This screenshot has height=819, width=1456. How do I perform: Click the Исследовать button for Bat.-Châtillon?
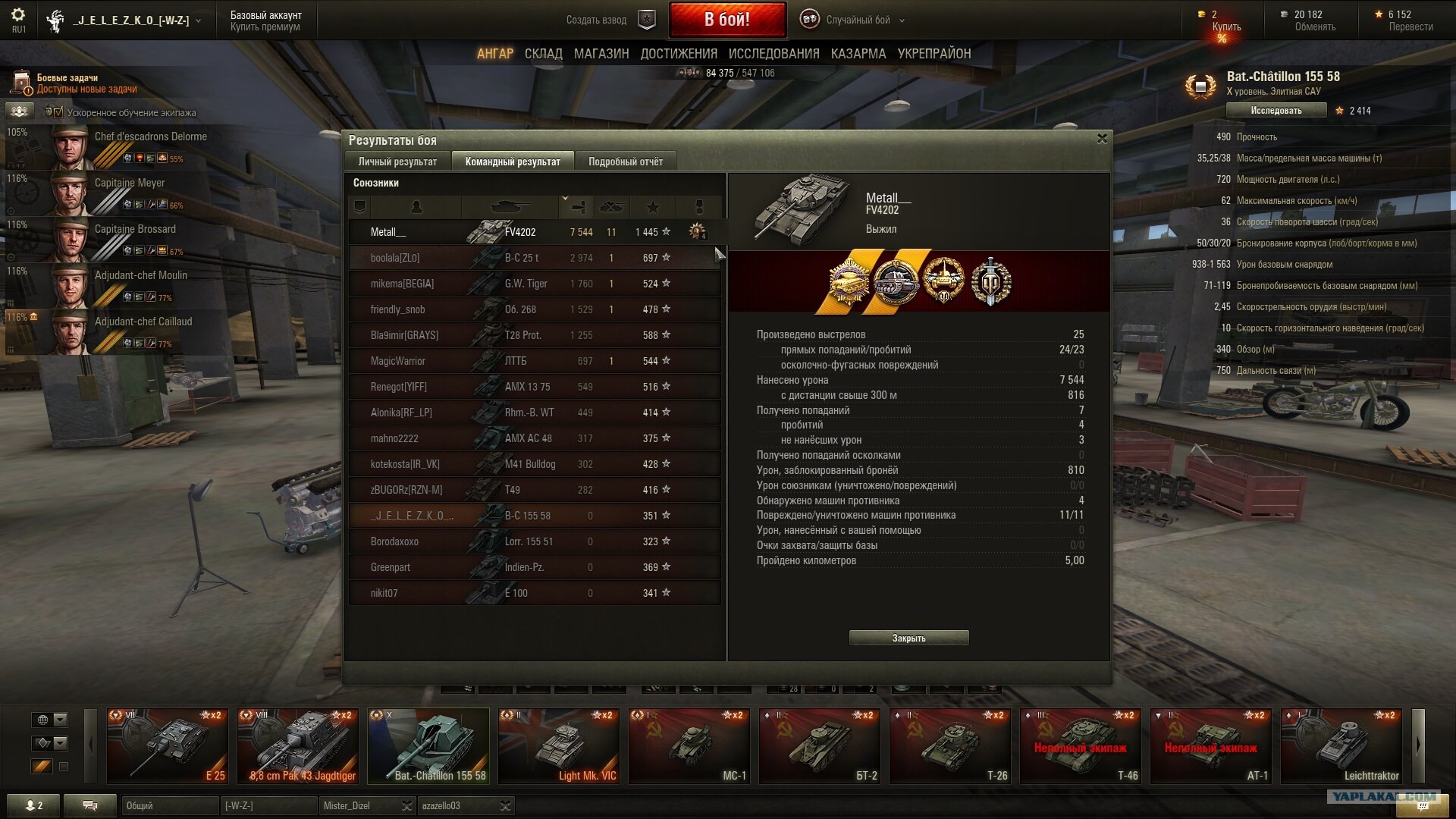coord(1276,111)
